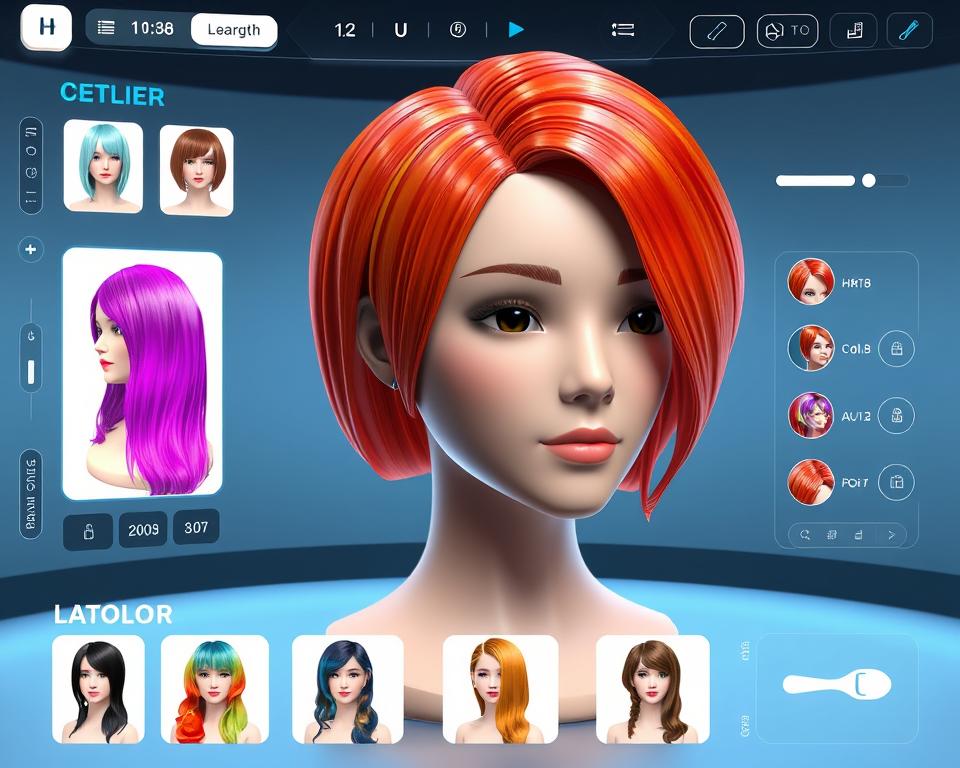Click the 2009 button
This screenshot has width=960, height=768.
[143, 530]
